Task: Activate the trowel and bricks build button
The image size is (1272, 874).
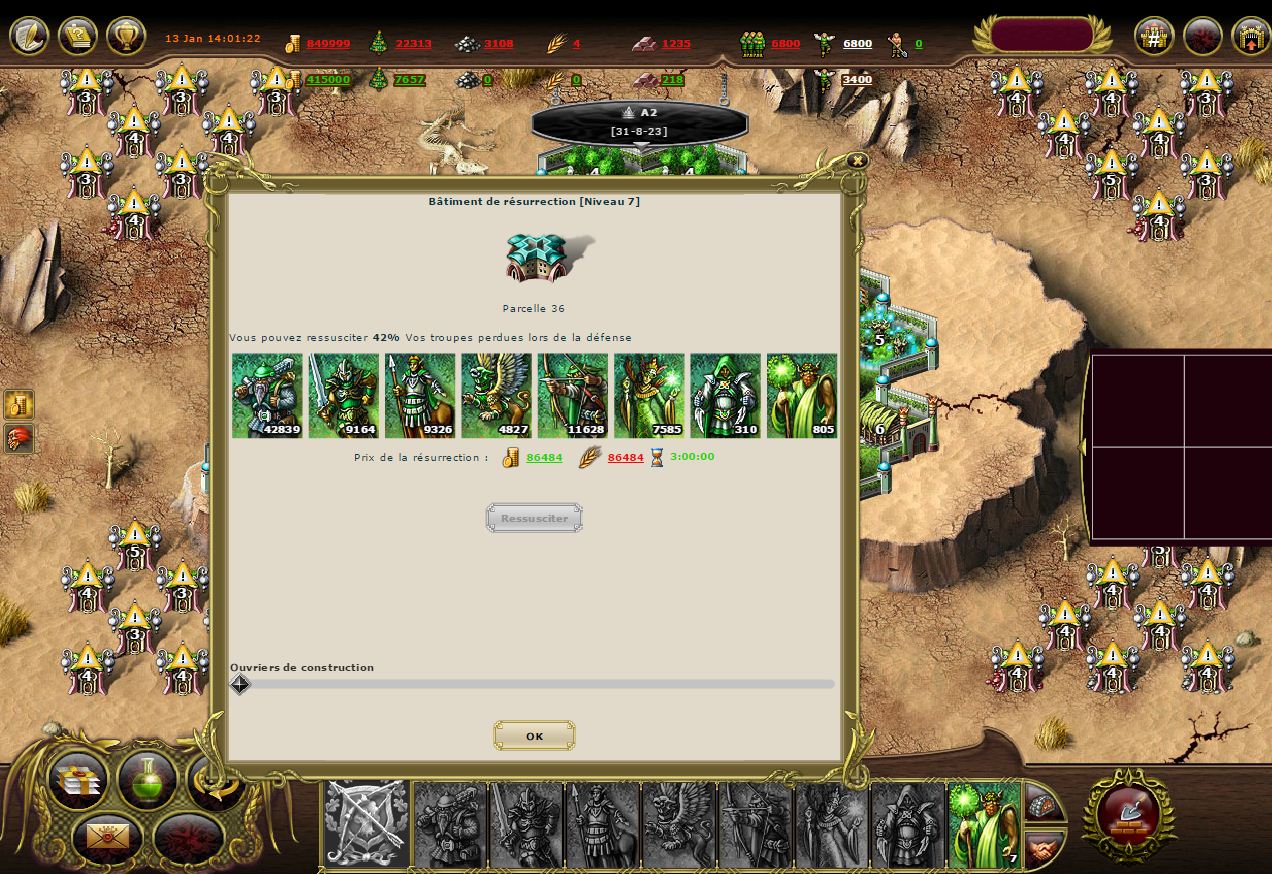Action: (1129, 814)
